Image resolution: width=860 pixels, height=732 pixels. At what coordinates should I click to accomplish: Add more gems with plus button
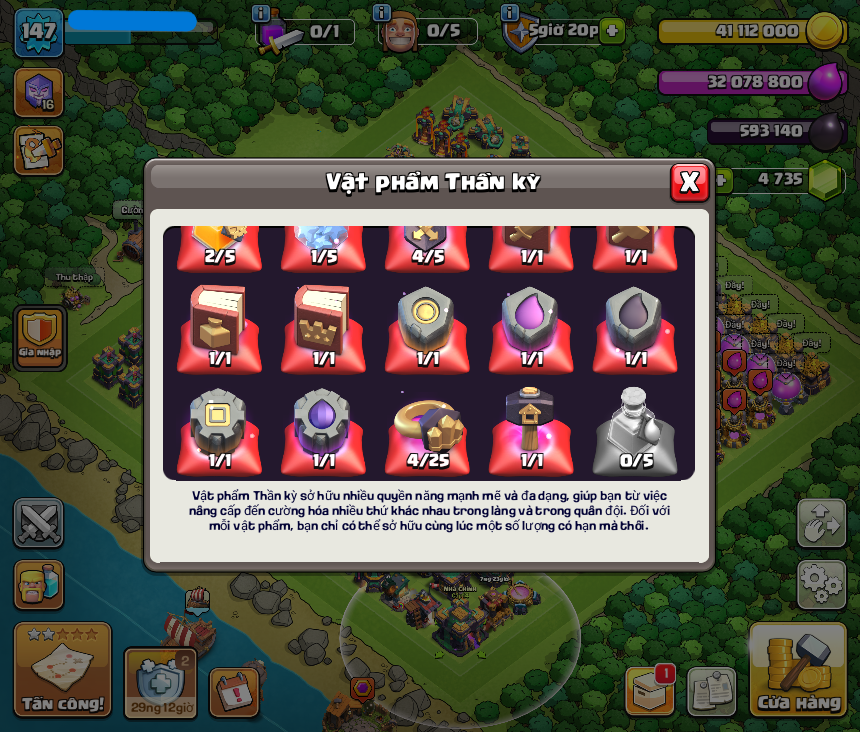[720, 180]
